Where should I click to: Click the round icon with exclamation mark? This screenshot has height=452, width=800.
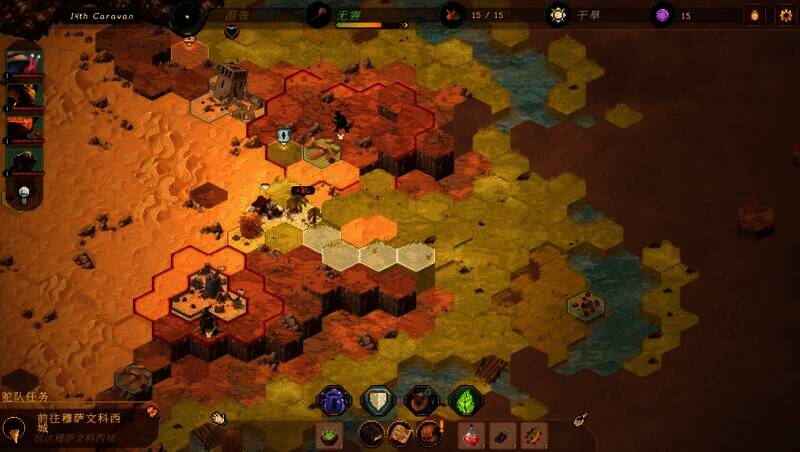click(x=430, y=434)
